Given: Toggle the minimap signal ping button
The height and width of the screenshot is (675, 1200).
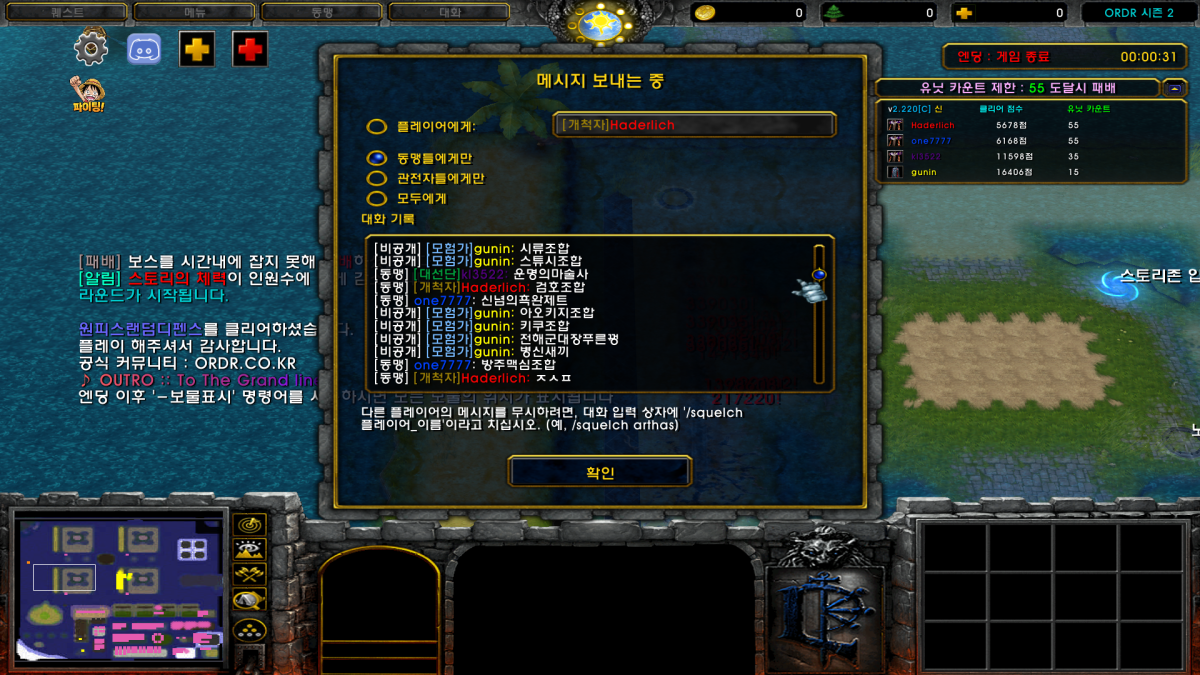Looking at the screenshot, I should (249, 524).
